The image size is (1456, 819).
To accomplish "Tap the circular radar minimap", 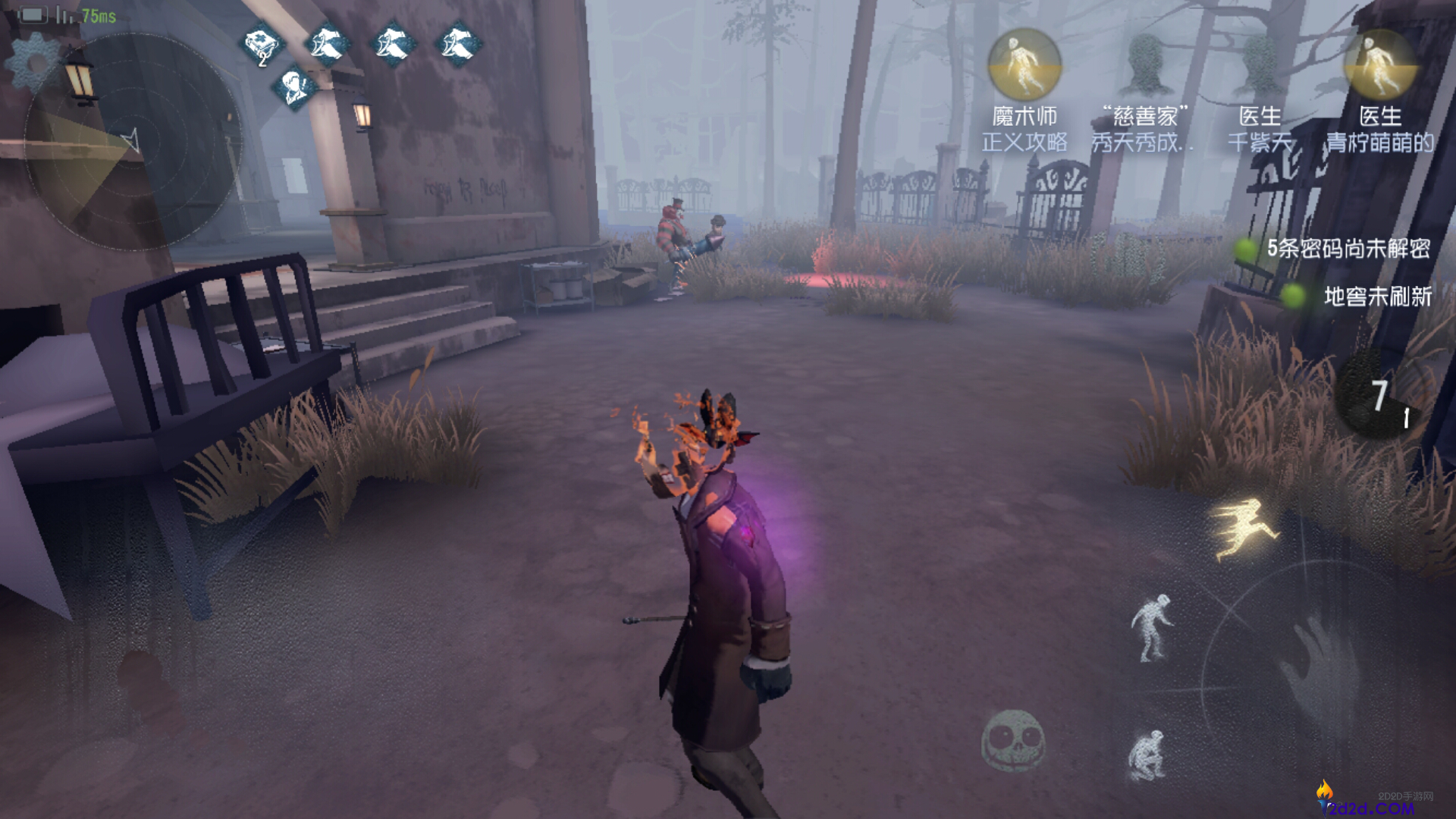I will click(133, 143).
